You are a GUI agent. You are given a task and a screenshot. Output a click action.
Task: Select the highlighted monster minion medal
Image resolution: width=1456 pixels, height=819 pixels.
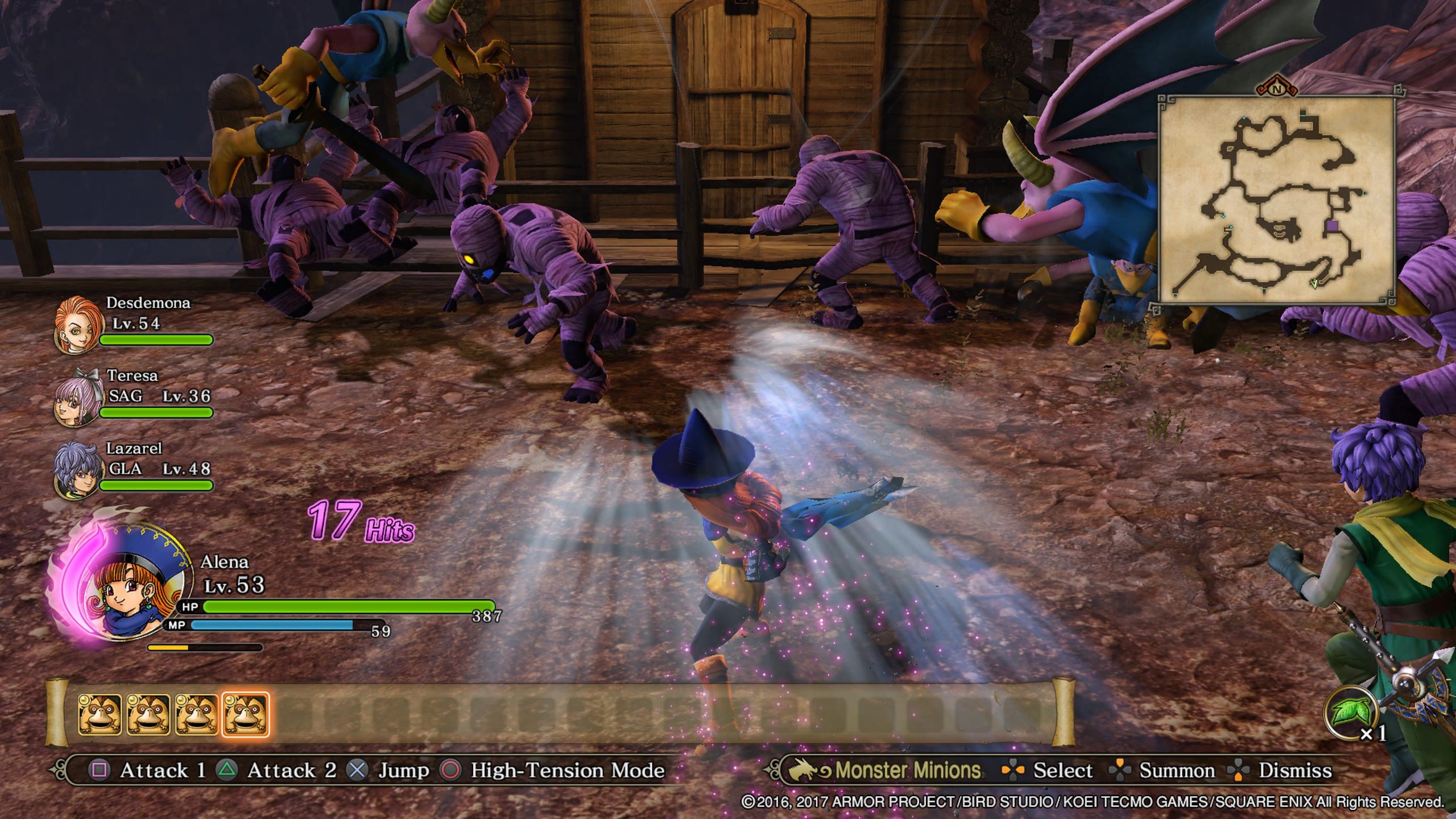245,714
